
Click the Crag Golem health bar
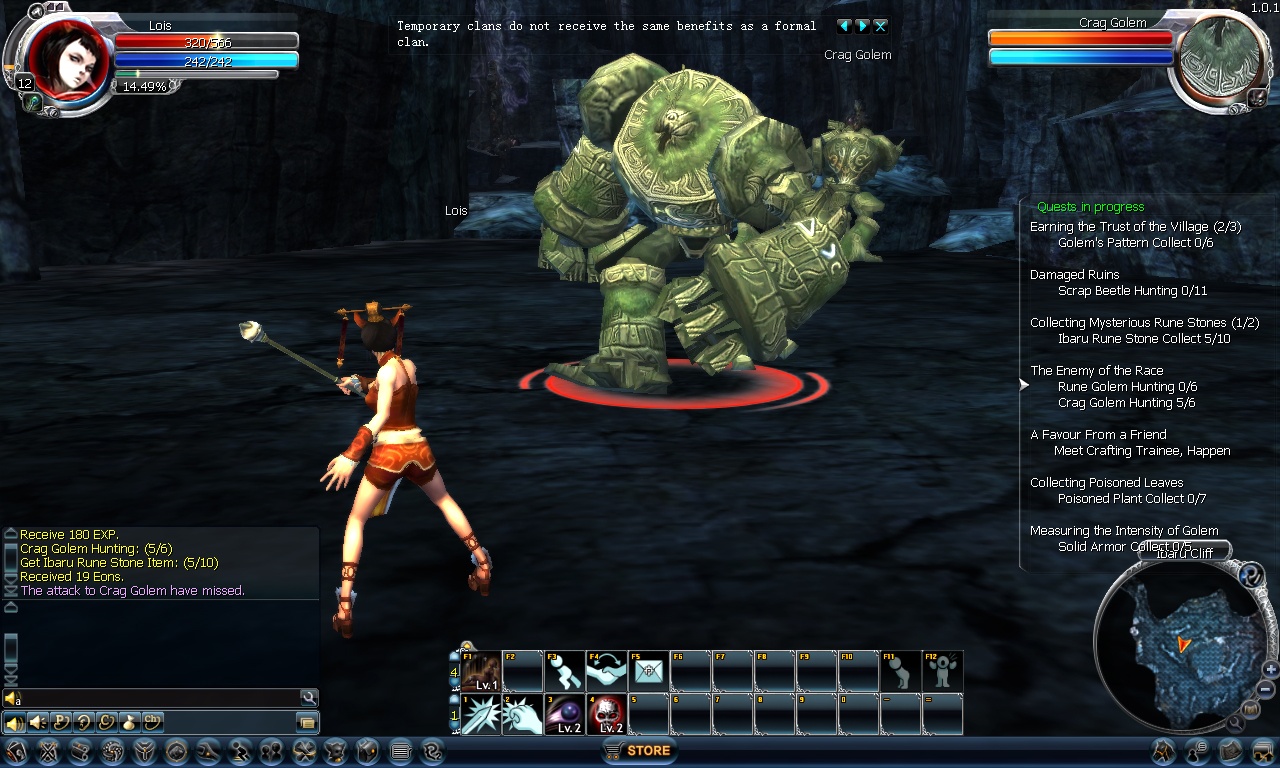(1080, 38)
